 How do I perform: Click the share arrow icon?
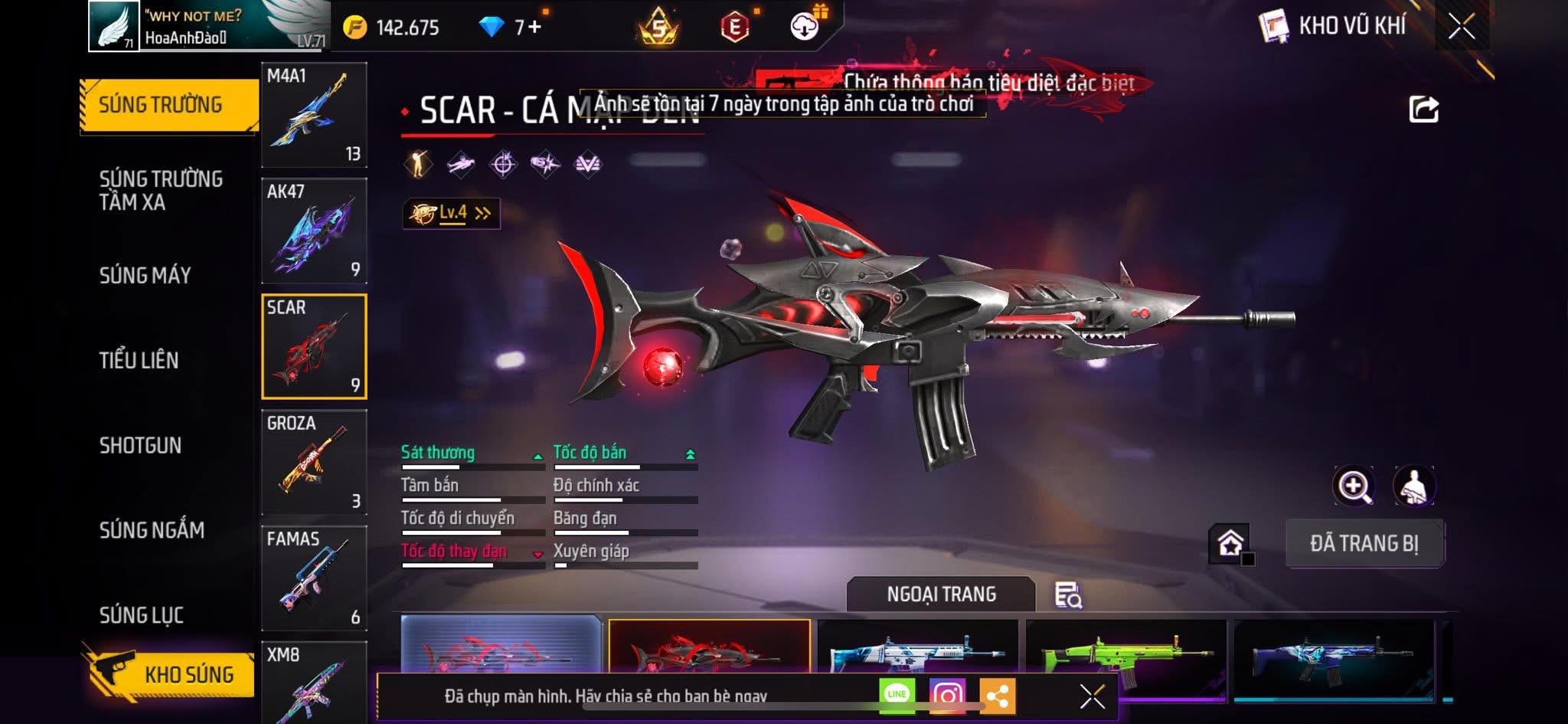(x=1423, y=110)
